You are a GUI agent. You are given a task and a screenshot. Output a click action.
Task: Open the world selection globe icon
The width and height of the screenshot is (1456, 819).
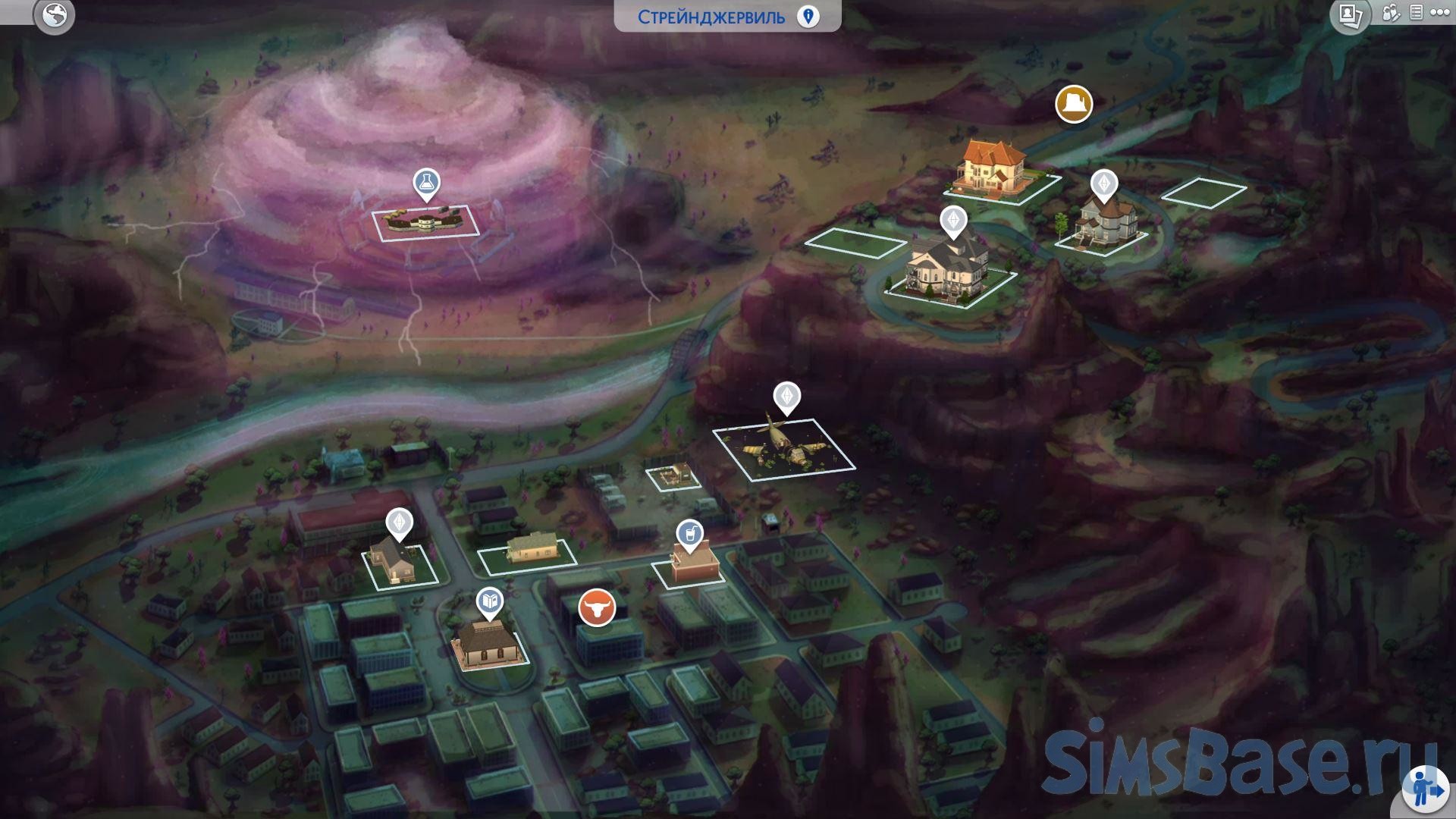55,14
